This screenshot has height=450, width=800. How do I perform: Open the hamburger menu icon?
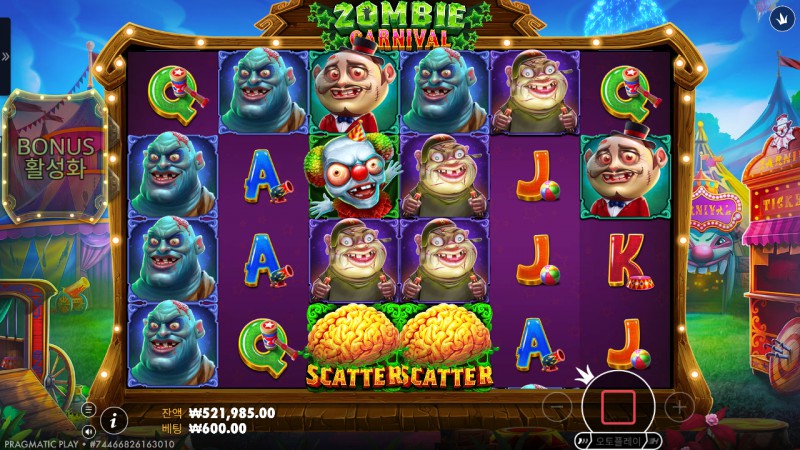click(x=88, y=410)
